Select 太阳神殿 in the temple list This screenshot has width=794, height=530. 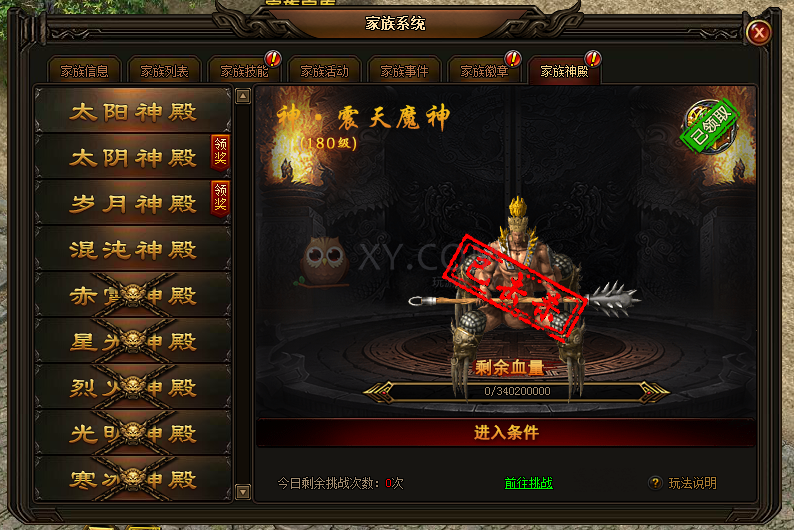(x=132, y=111)
